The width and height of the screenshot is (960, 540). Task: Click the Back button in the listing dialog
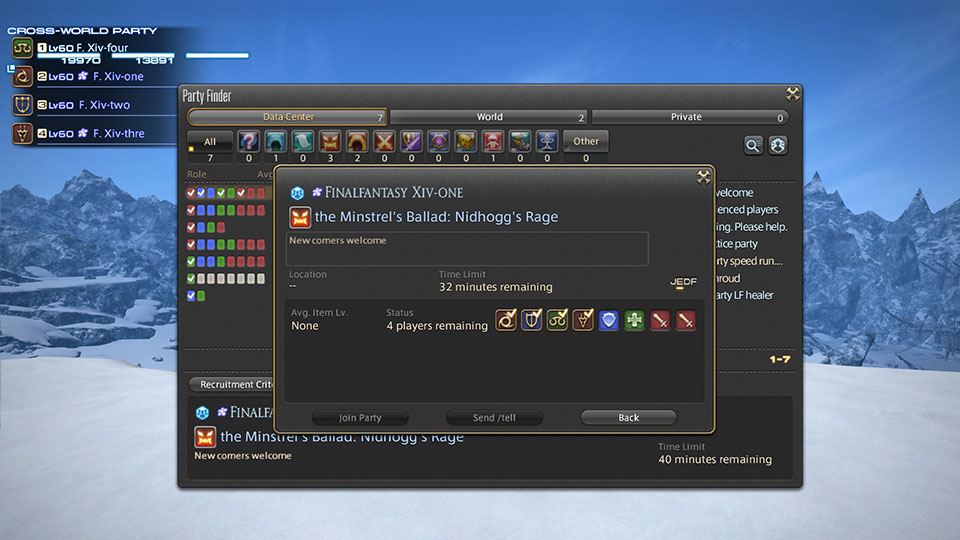628,417
